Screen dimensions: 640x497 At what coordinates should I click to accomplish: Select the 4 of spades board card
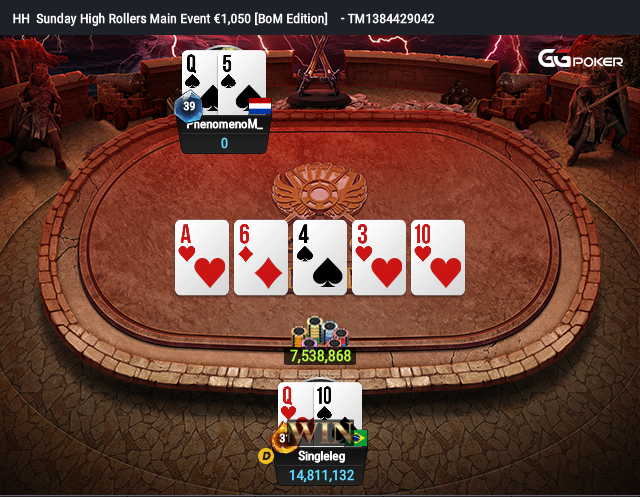320,258
